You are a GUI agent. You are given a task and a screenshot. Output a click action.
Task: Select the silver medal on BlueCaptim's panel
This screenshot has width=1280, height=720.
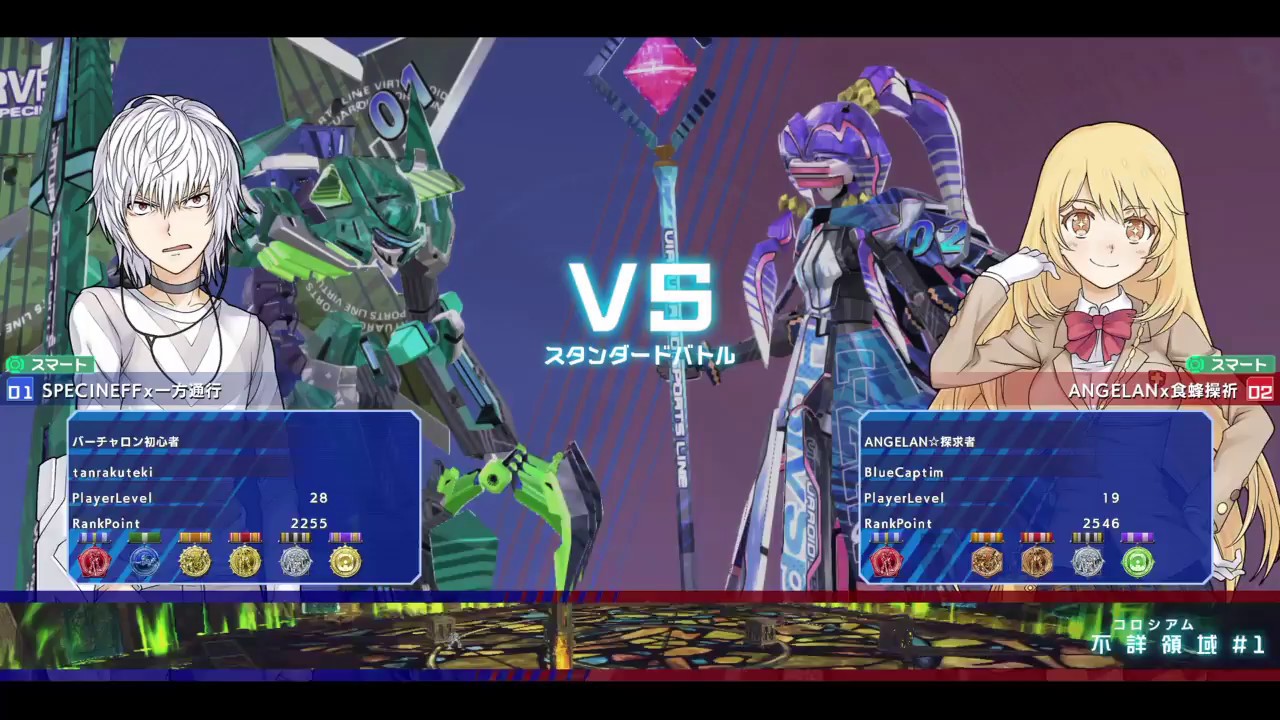(1088, 561)
